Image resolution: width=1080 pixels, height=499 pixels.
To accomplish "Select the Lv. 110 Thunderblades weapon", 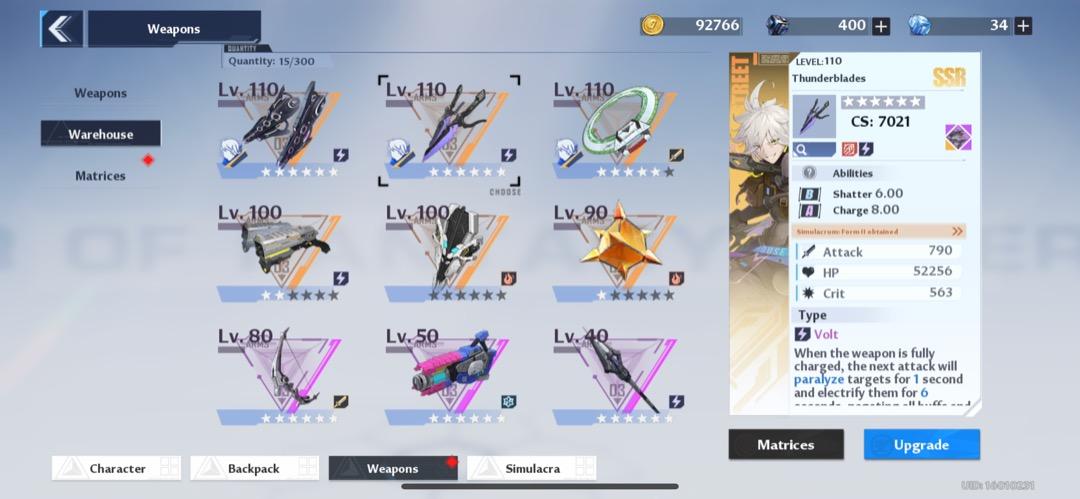I will click(x=449, y=129).
